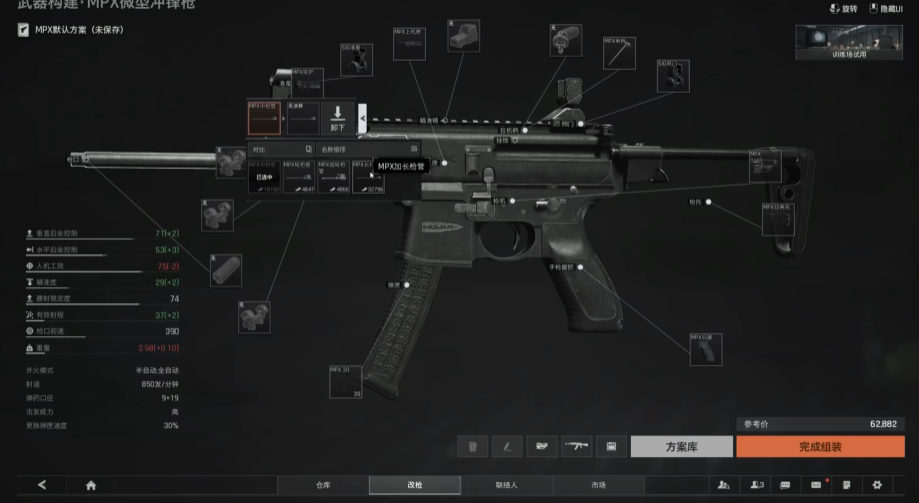
Task: Switch to the 联络人 tab
Action: tap(506, 485)
